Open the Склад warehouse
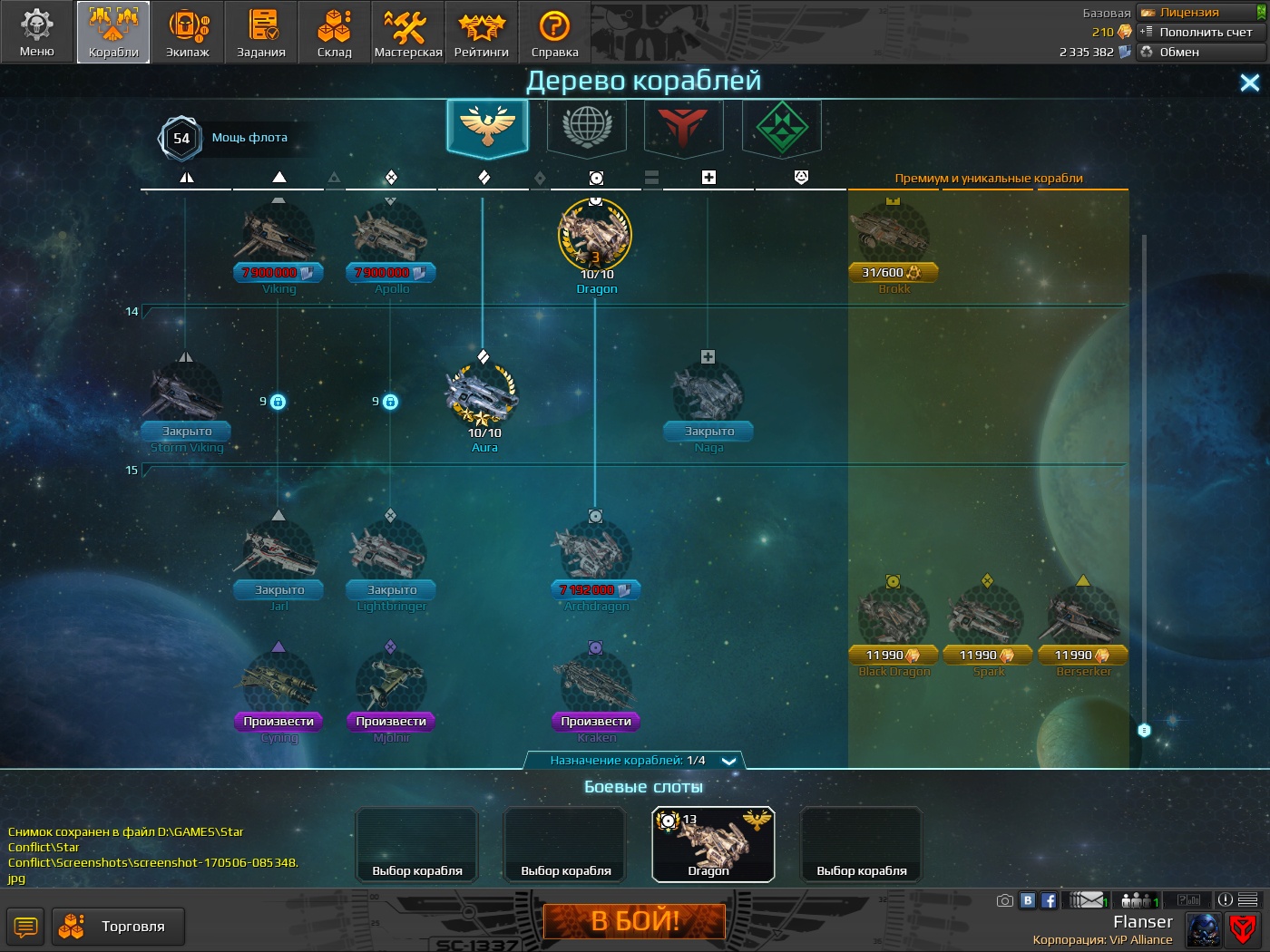 pos(335,33)
